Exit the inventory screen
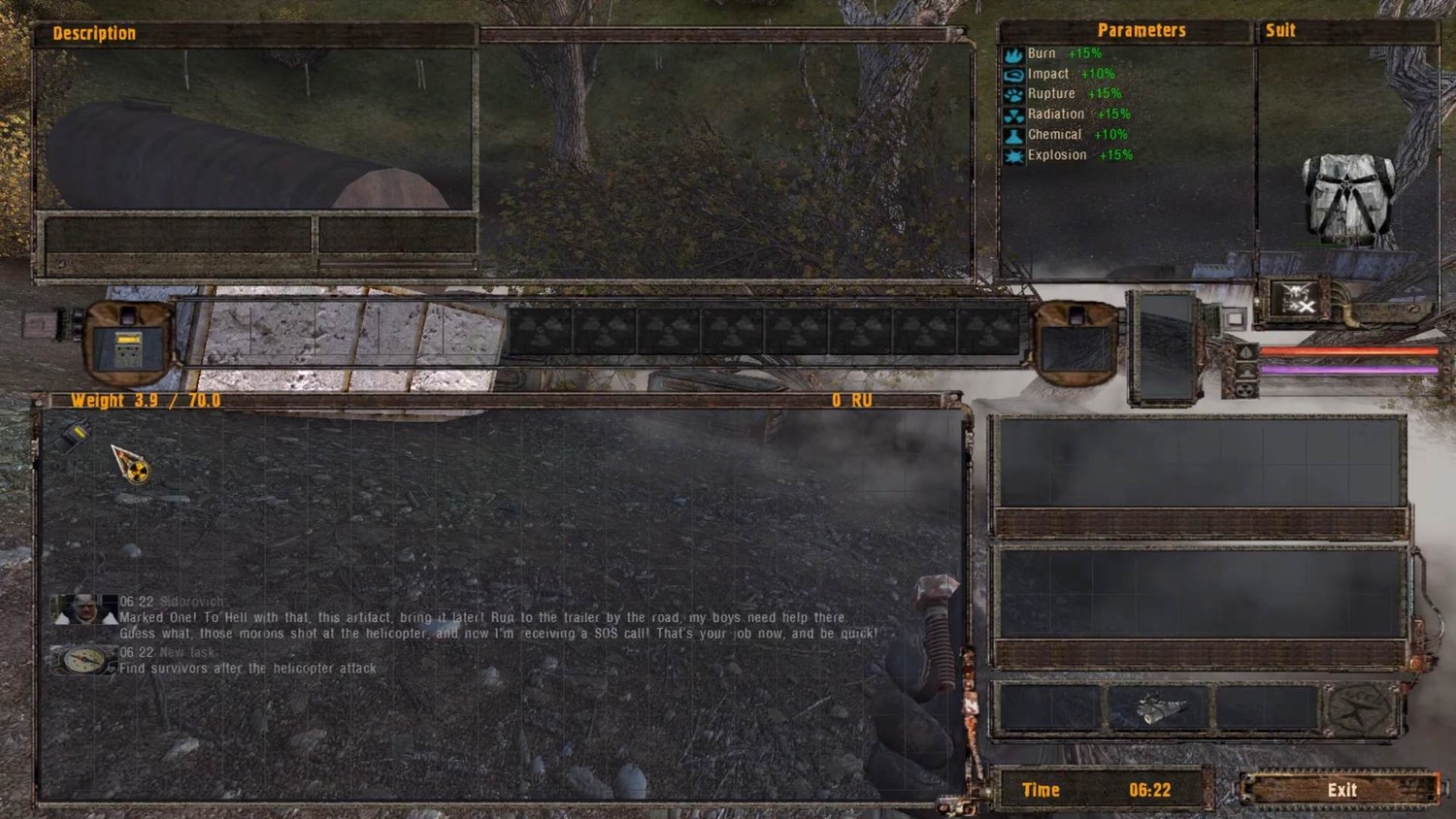The width and height of the screenshot is (1456, 819). (1341, 790)
